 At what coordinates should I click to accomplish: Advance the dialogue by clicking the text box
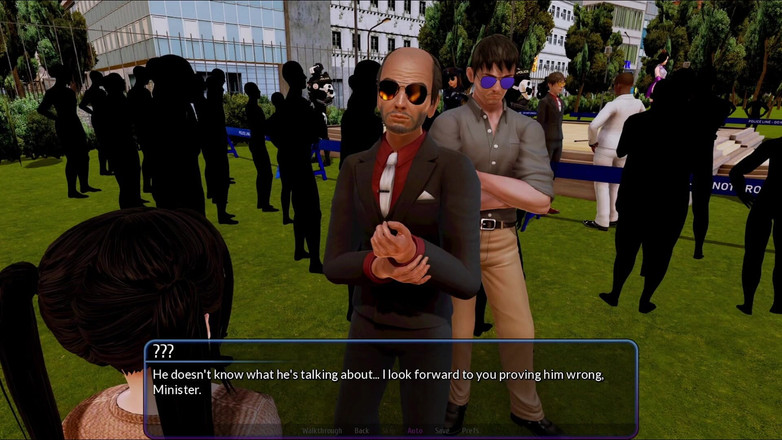(x=390, y=385)
